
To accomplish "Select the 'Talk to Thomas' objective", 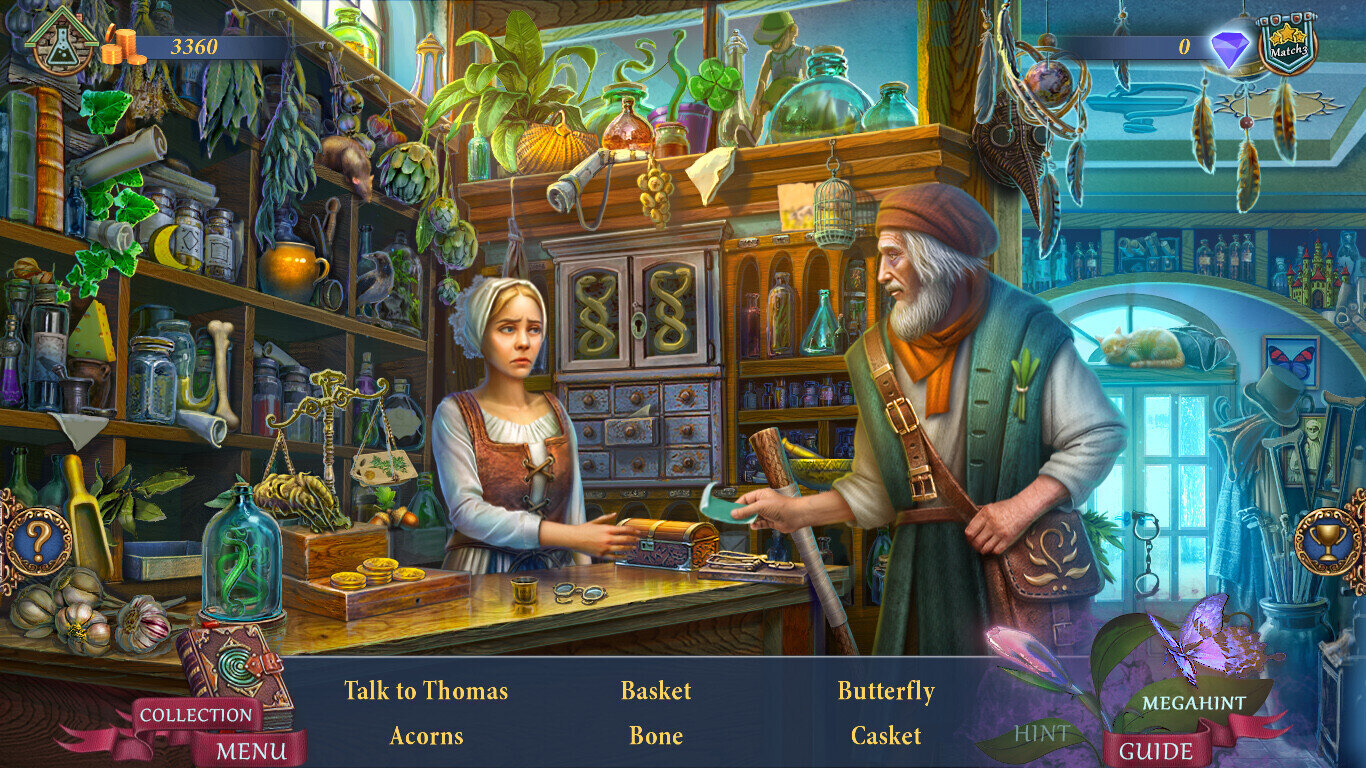I will tap(426, 691).
